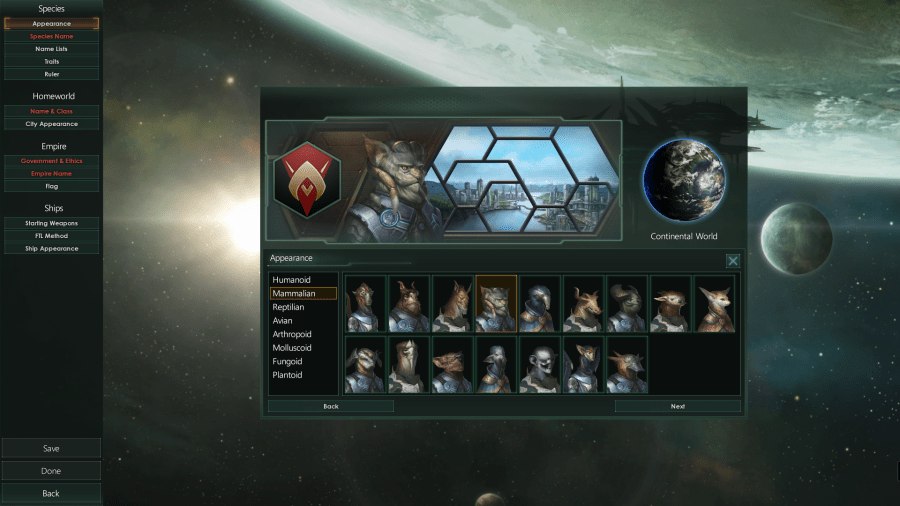The width and height of the screenshot is (900, 506).
Task: Save the custom empire
Action: tap(51, 448)
